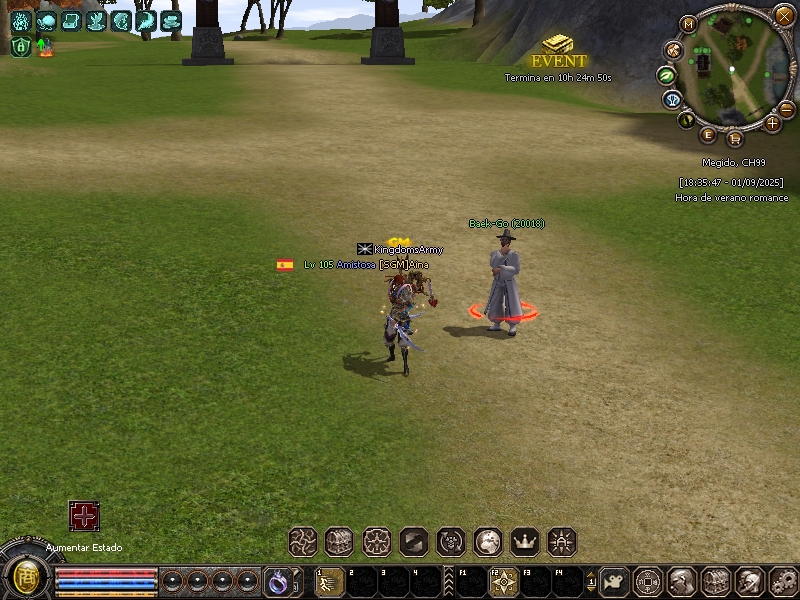Viewport: 800px width, 600px height.
Task: Click the treasure chest icon above the quickbar
Action: coord(340,542)
